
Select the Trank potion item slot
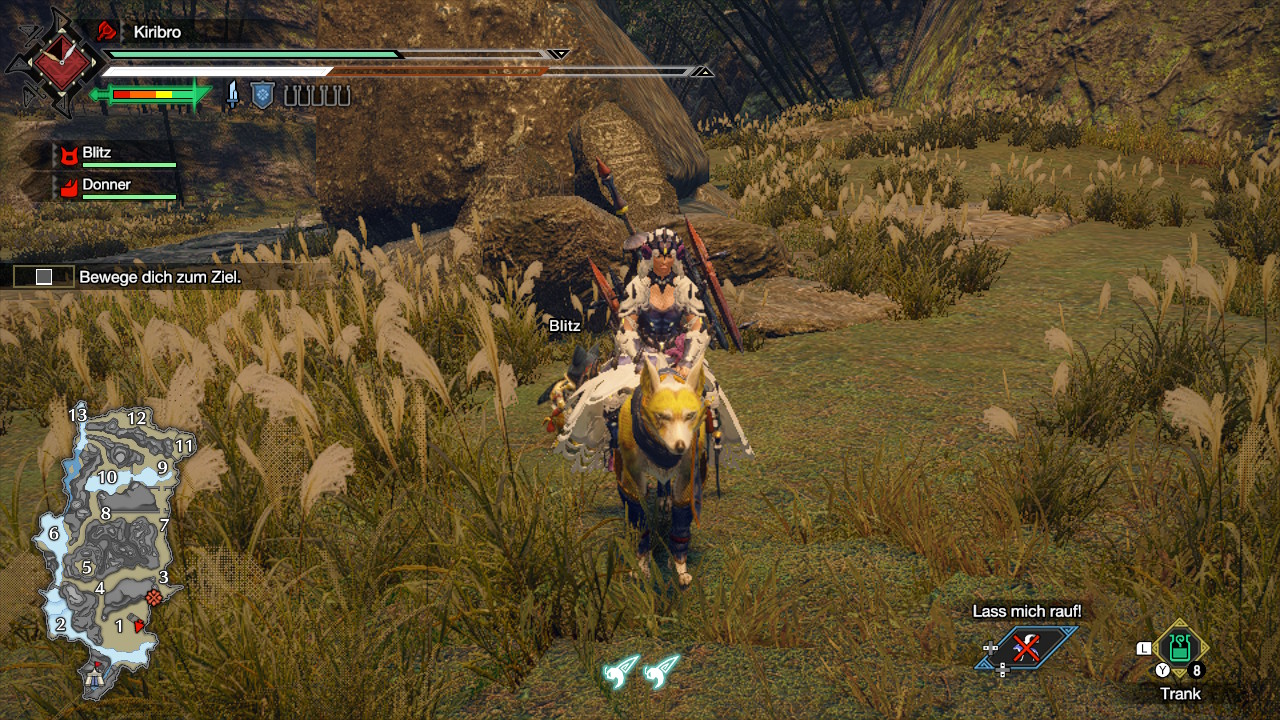1180,648
